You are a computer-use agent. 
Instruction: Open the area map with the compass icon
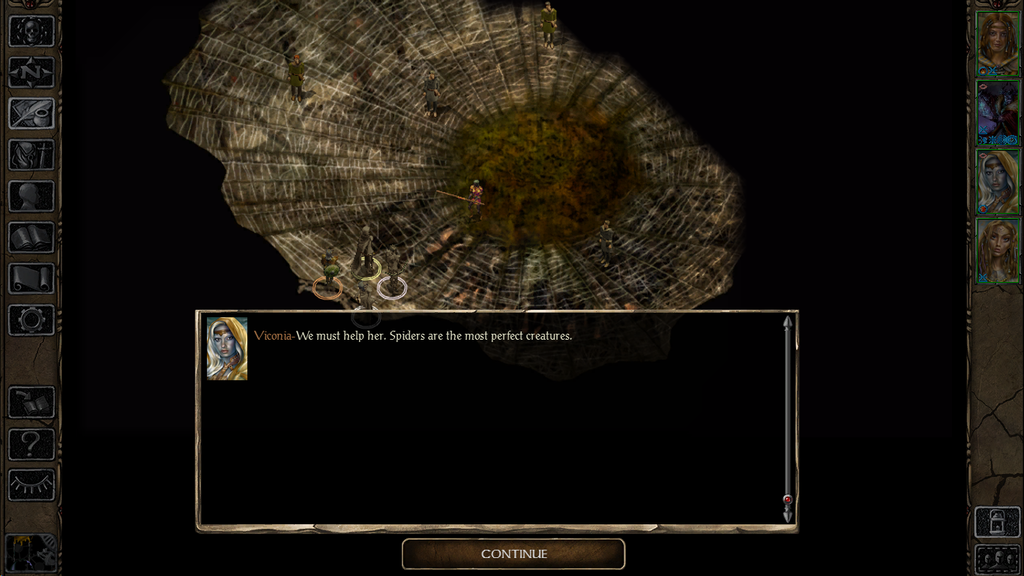[31, 72]
